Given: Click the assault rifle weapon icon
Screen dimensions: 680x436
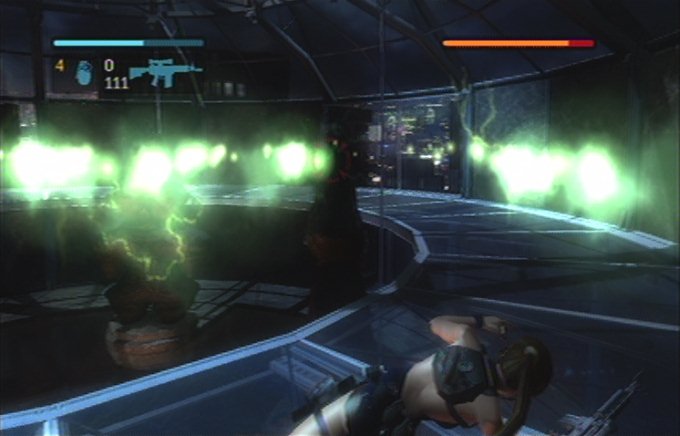Looking at the screenshot, I should pyautogui.click(x=164, y=72).
